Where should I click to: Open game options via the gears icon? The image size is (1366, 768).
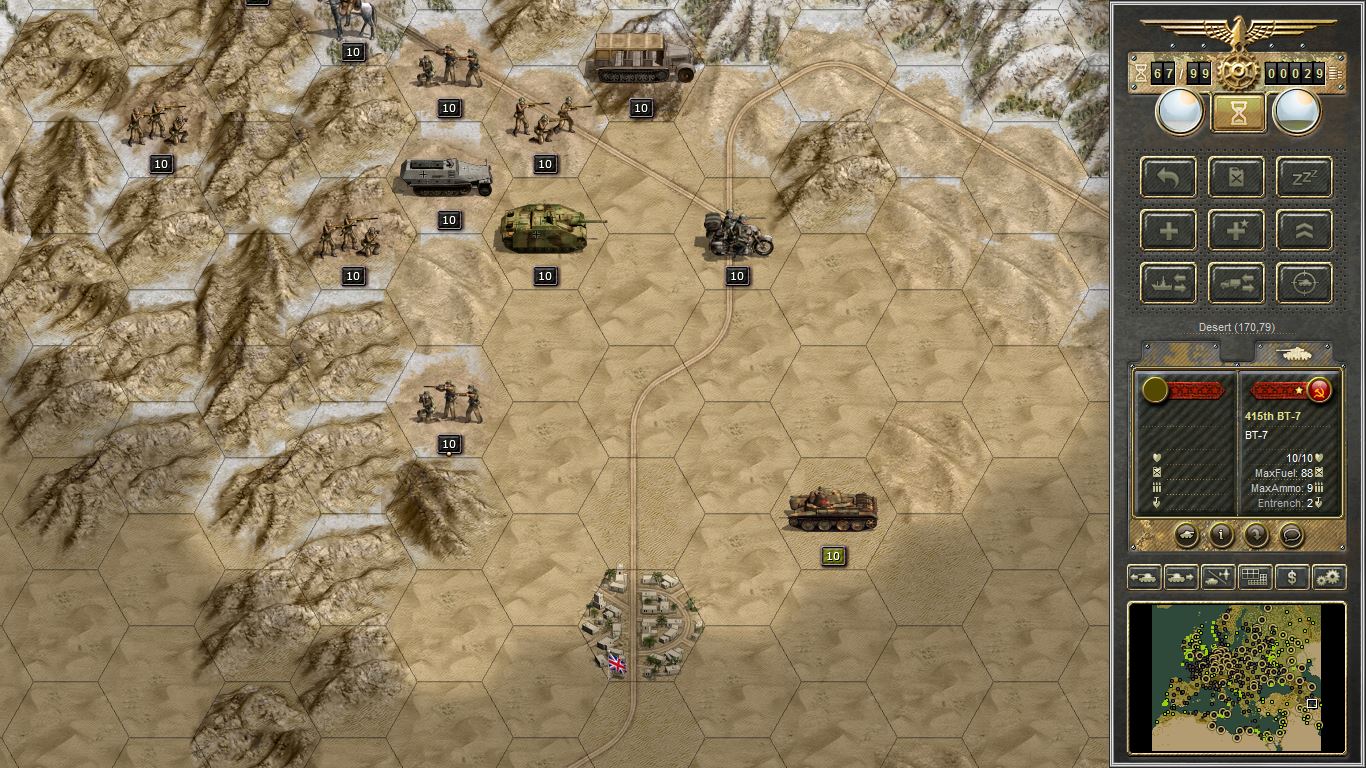pos(1331,577)
